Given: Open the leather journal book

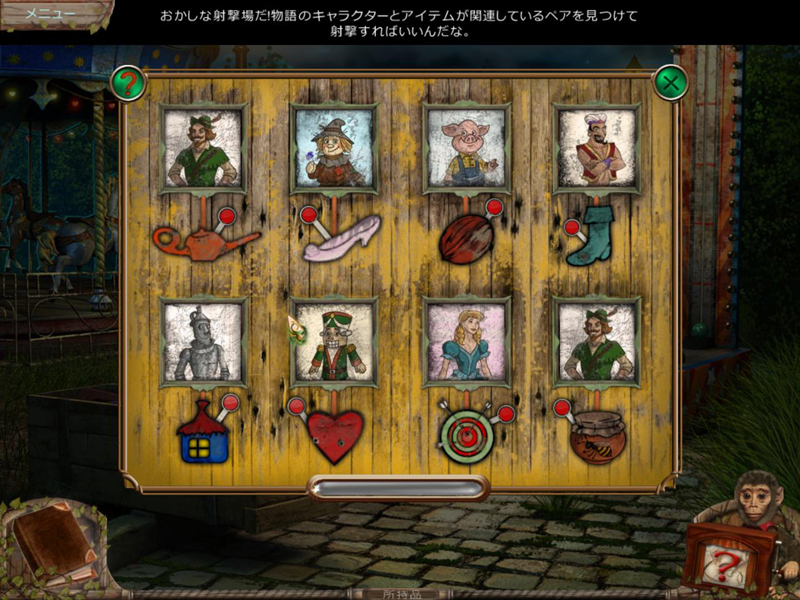Looking at the screenshot, I should 54,543.
